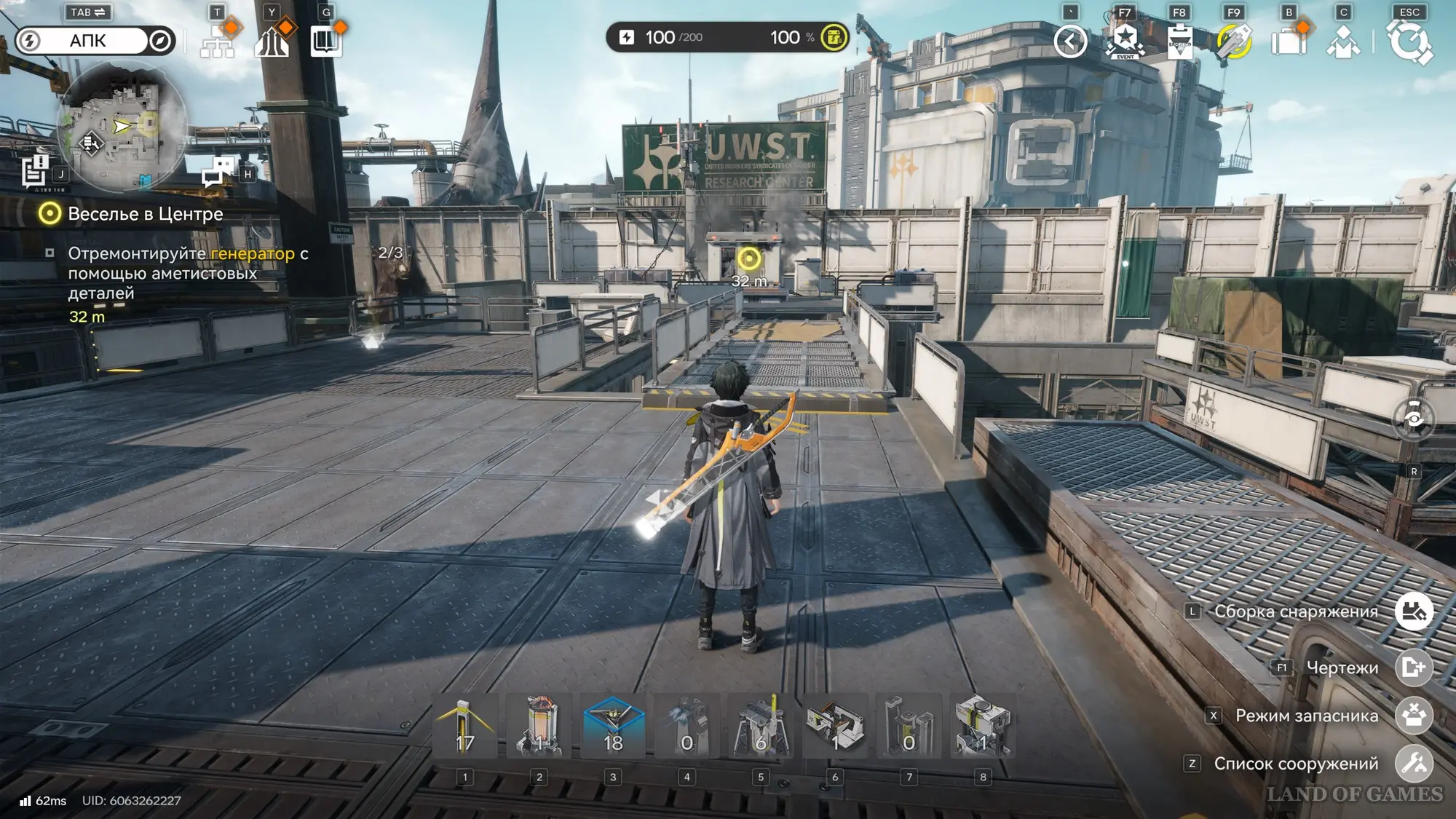The width and height of the screenshot is (1456, 819).
Task: Open the Сборка снаряжения button
Action: [x=1414, y=612]
